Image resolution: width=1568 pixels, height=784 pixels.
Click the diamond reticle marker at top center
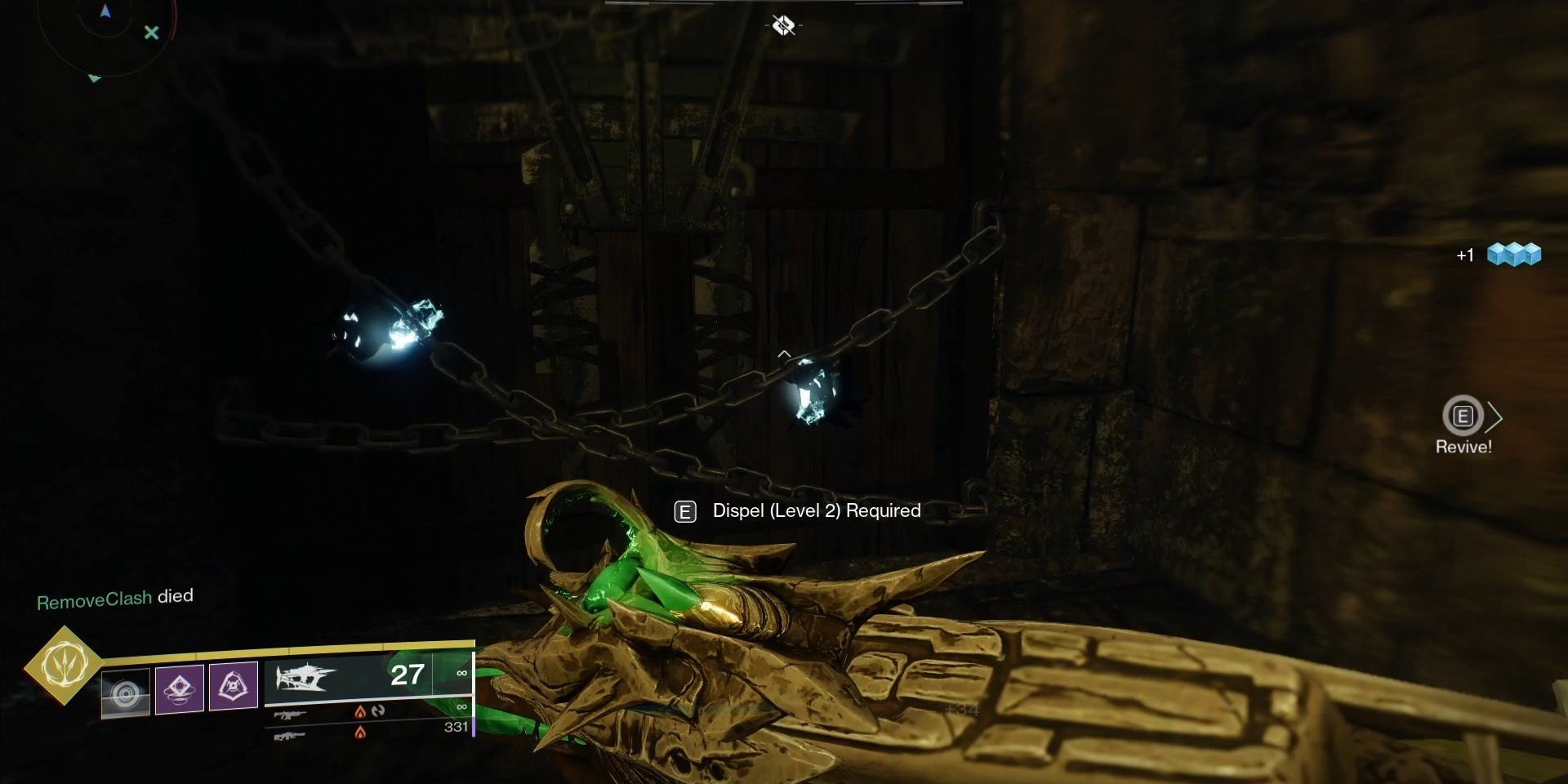782,25
